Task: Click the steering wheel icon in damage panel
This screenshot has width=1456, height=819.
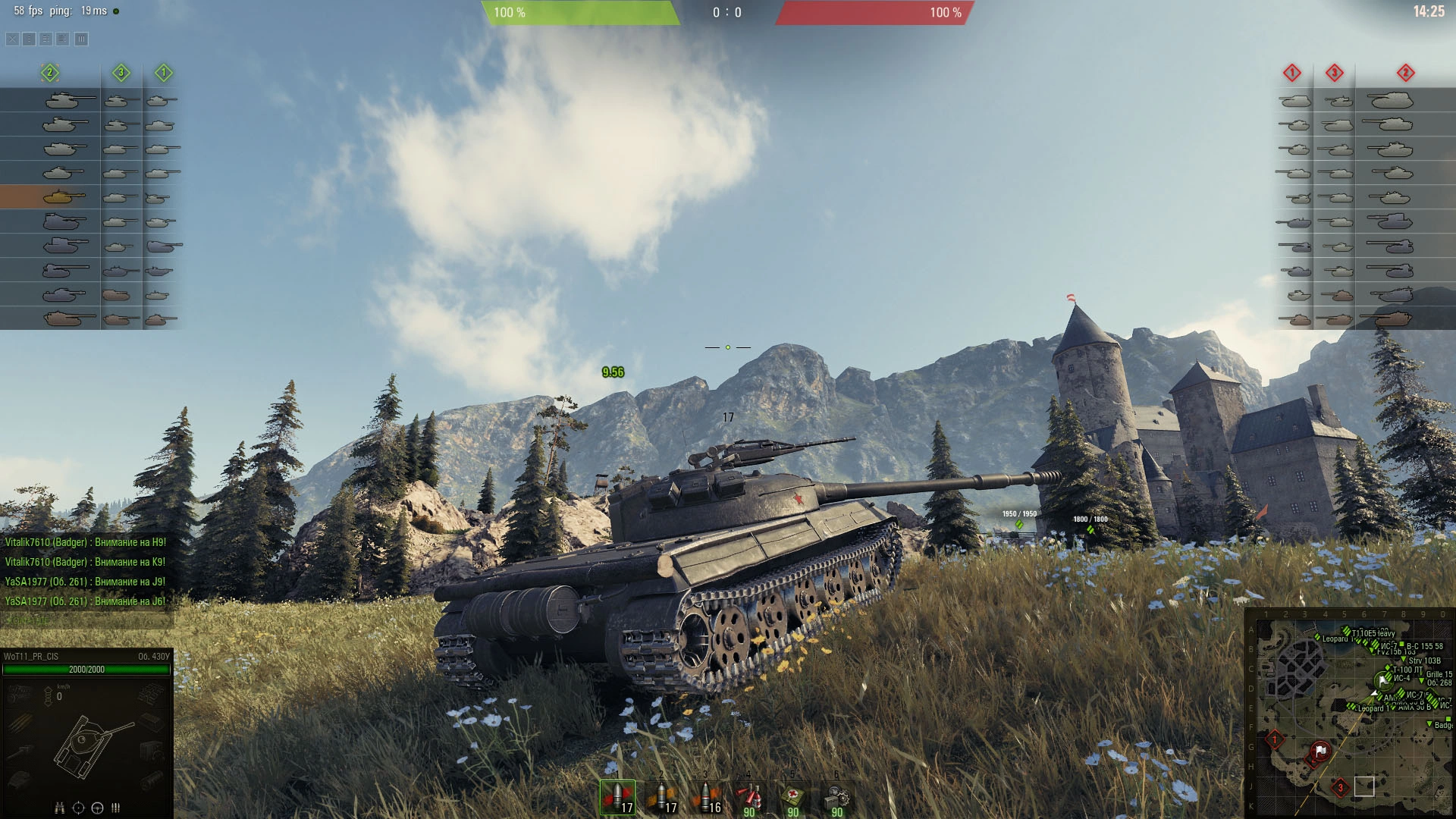Action: (97, 808)
